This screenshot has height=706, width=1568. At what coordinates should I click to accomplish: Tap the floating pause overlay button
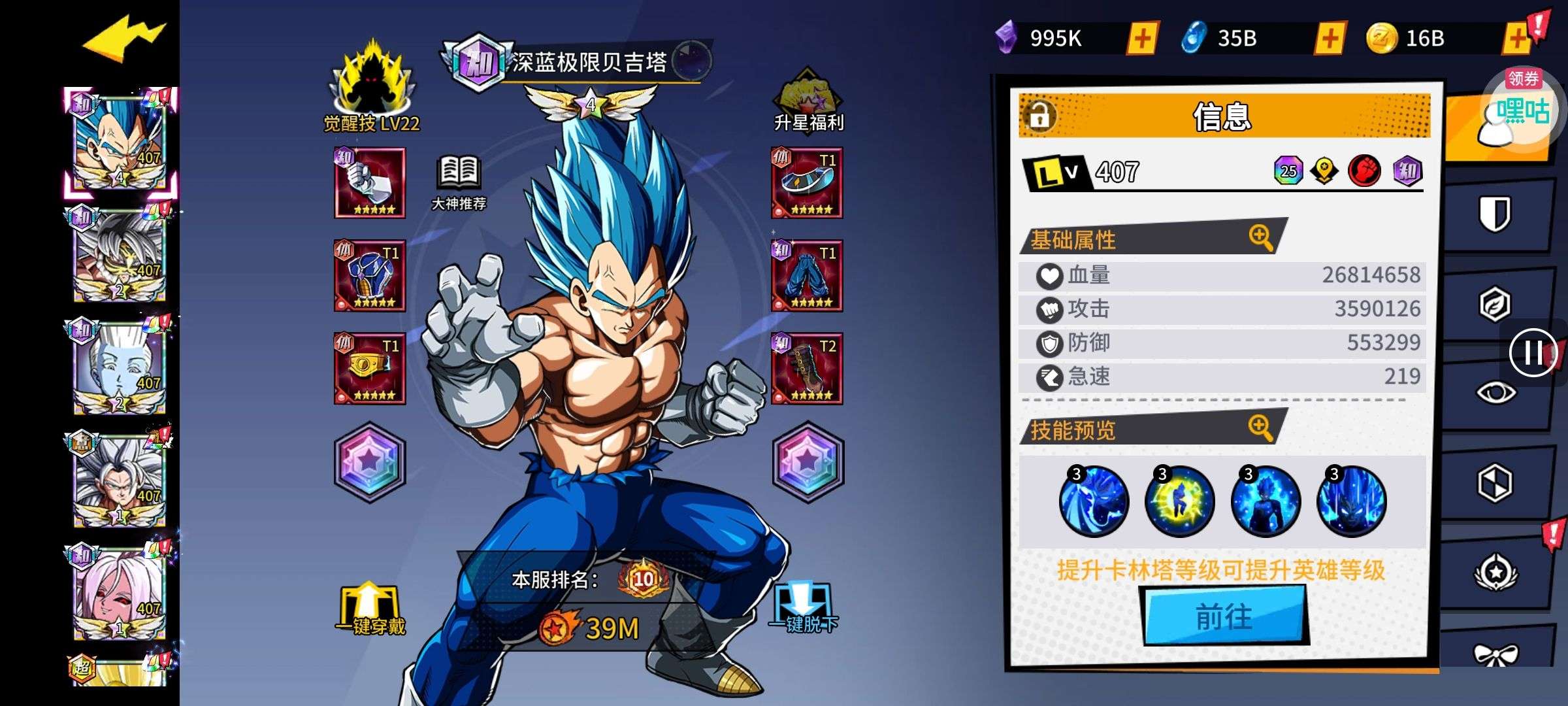tap(1533, 353)
